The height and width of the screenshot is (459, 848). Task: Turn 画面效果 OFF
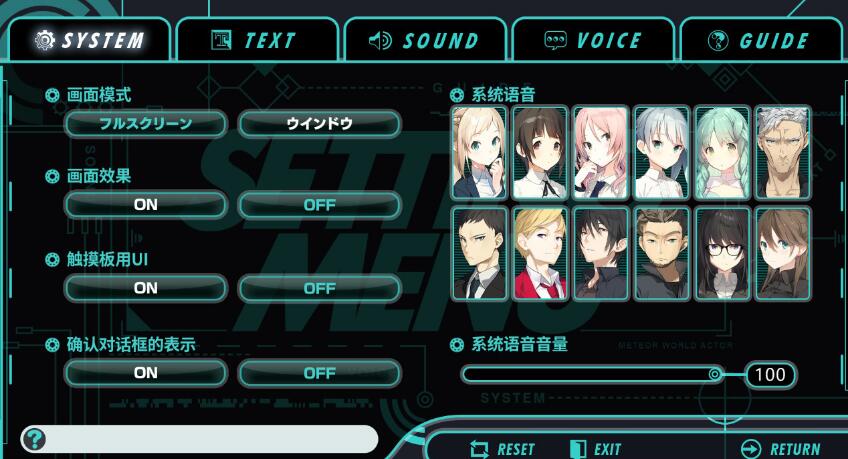[319, 204]
